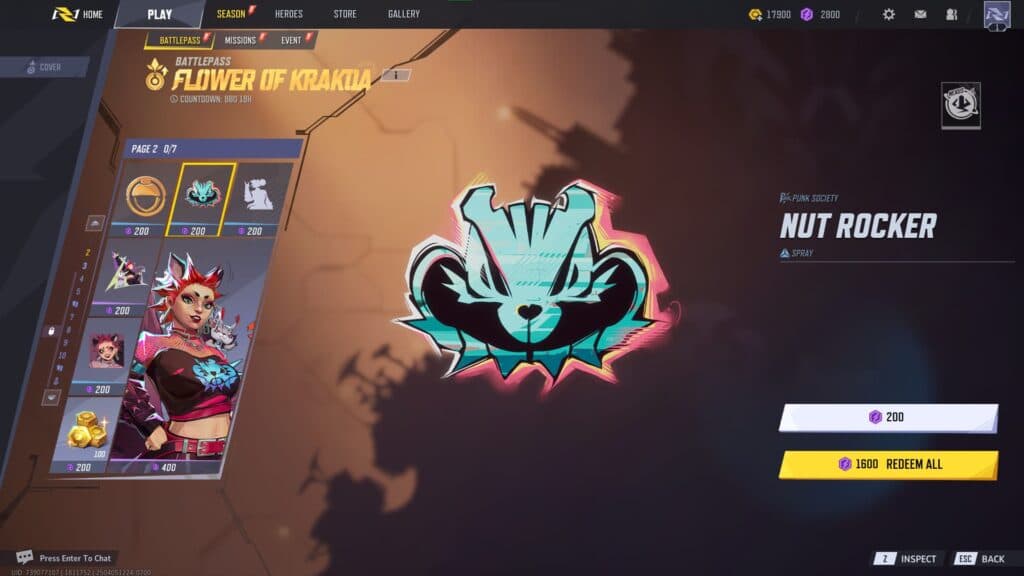This screenshot has width=1024, height=576.
Task: Open settings with the gear icon
Action: point(888,14)
